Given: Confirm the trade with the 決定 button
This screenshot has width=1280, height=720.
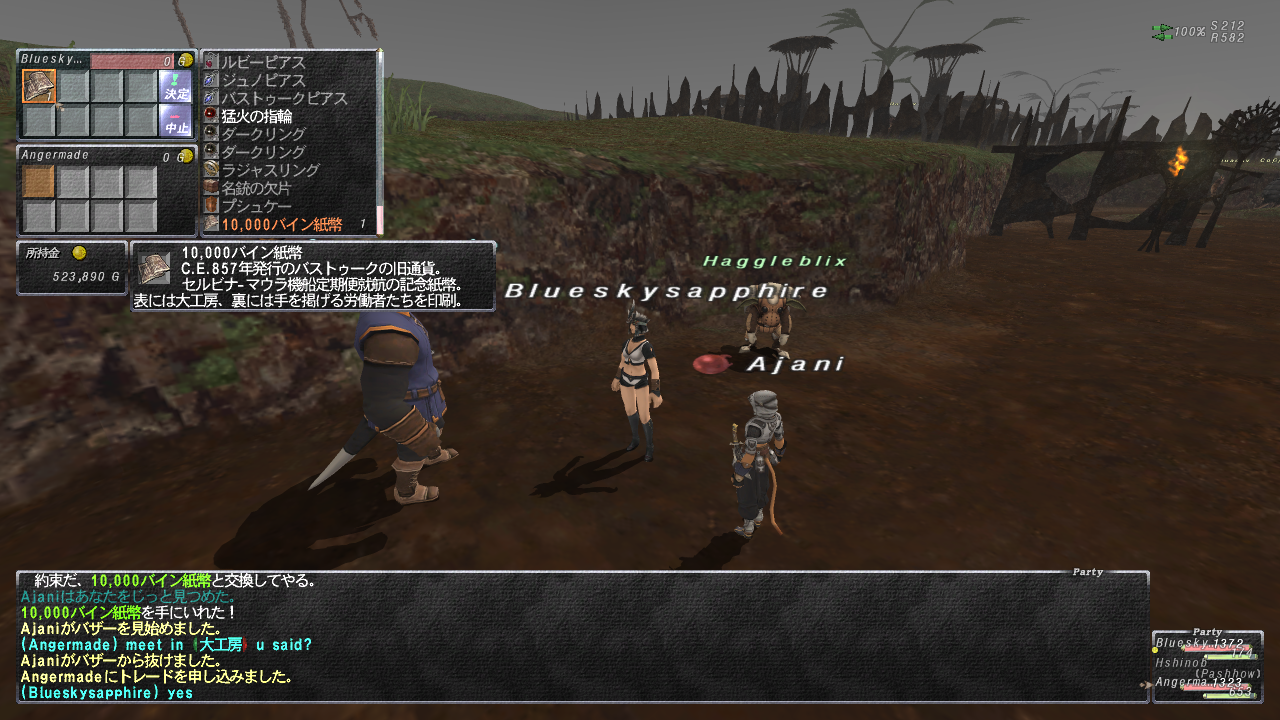Looking at the screenshot, I should tap(175, 86).
